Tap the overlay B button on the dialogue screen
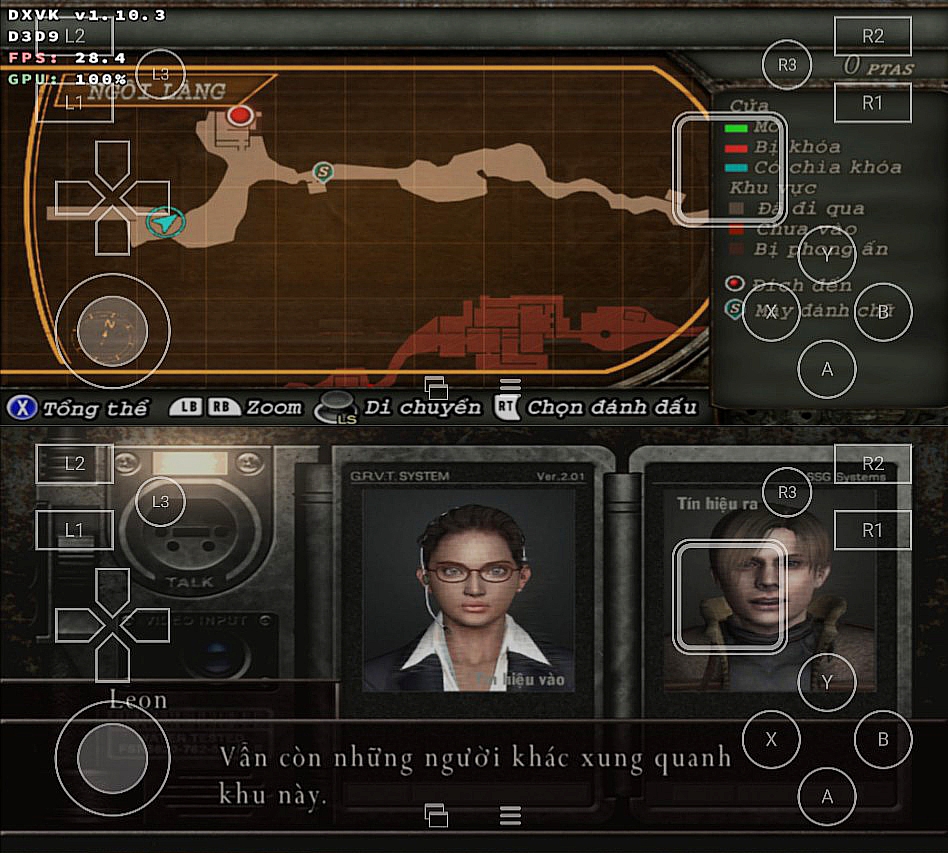The image size is (948, 853). [x=883, y=740]
